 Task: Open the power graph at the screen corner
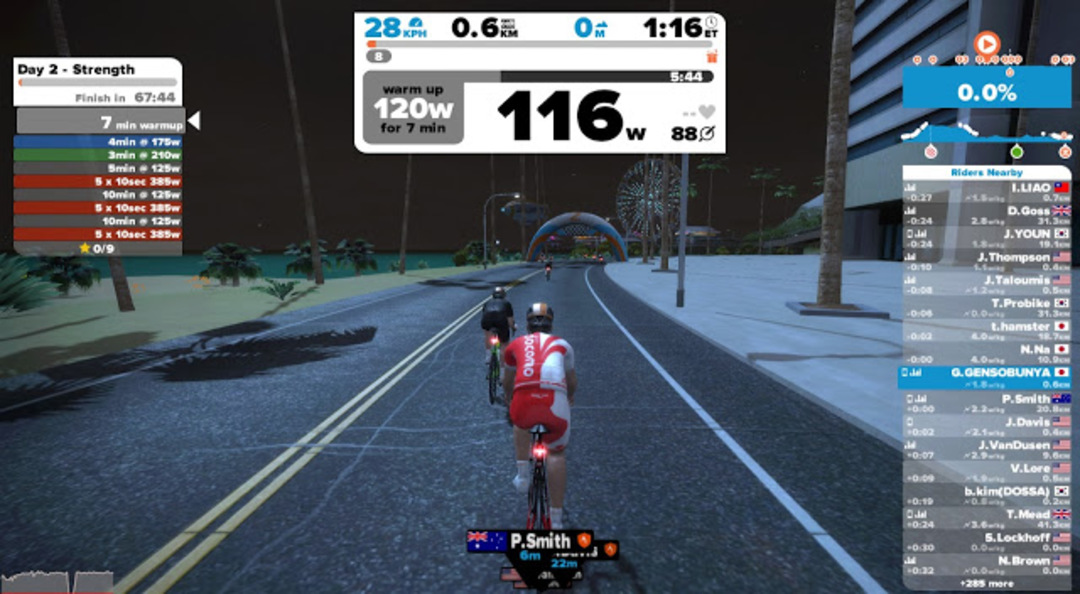(56, 581)
